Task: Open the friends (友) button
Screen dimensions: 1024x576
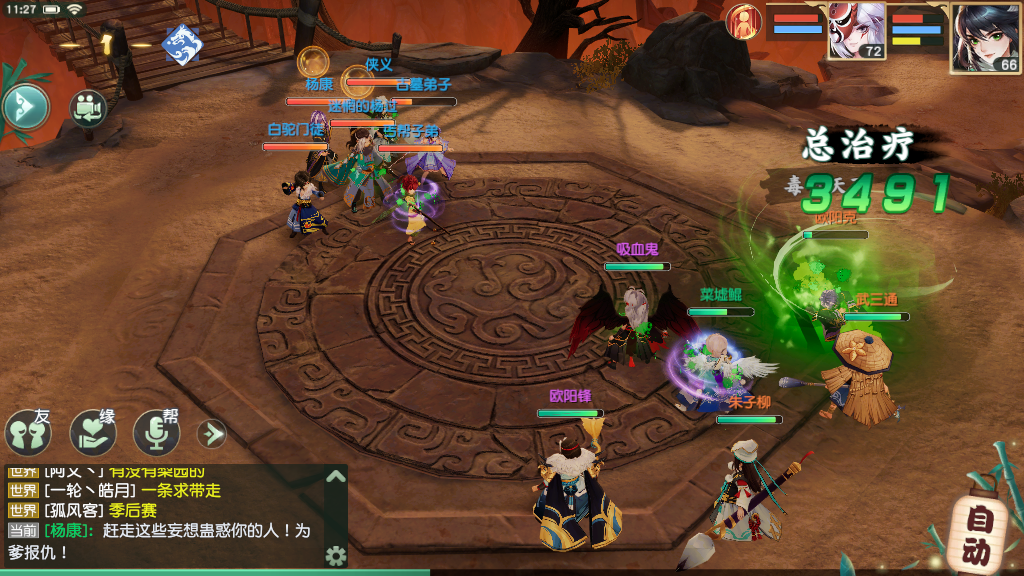Action: click(28, 432)
